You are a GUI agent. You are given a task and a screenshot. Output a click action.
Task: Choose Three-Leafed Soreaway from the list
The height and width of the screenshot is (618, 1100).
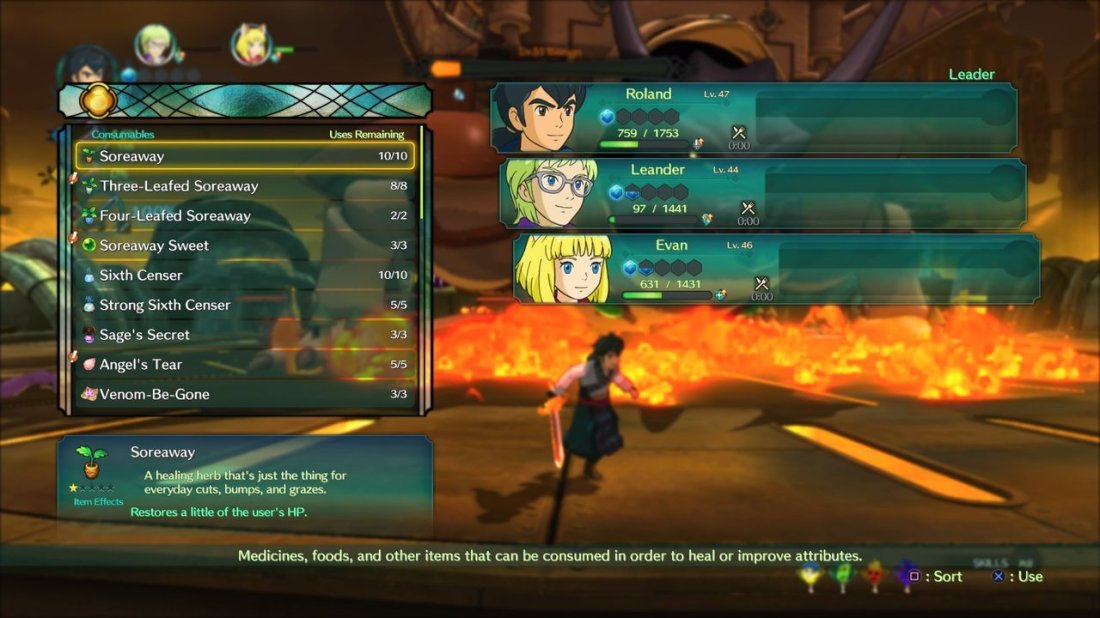coord(245,186)
